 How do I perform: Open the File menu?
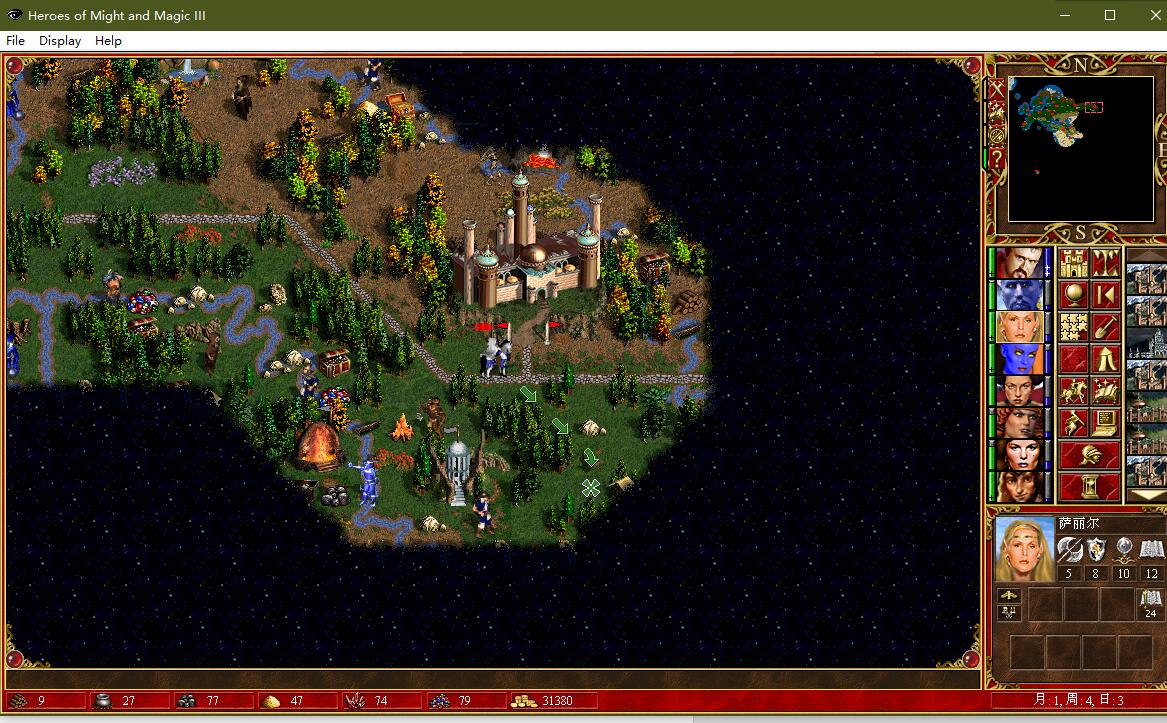pyautogui.click(x=15, y=41)
